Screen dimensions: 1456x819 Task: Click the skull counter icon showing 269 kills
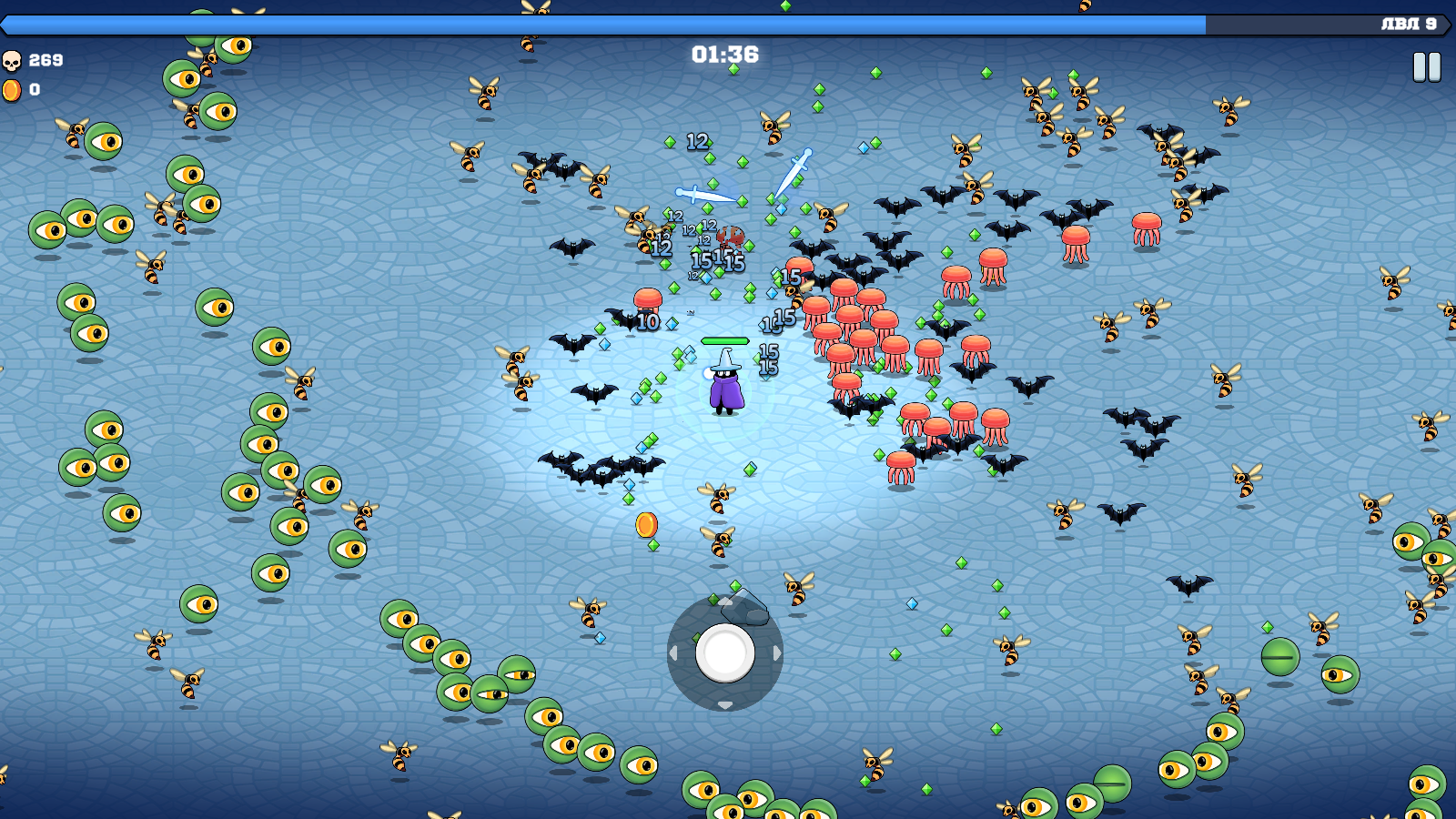point(13,63)
